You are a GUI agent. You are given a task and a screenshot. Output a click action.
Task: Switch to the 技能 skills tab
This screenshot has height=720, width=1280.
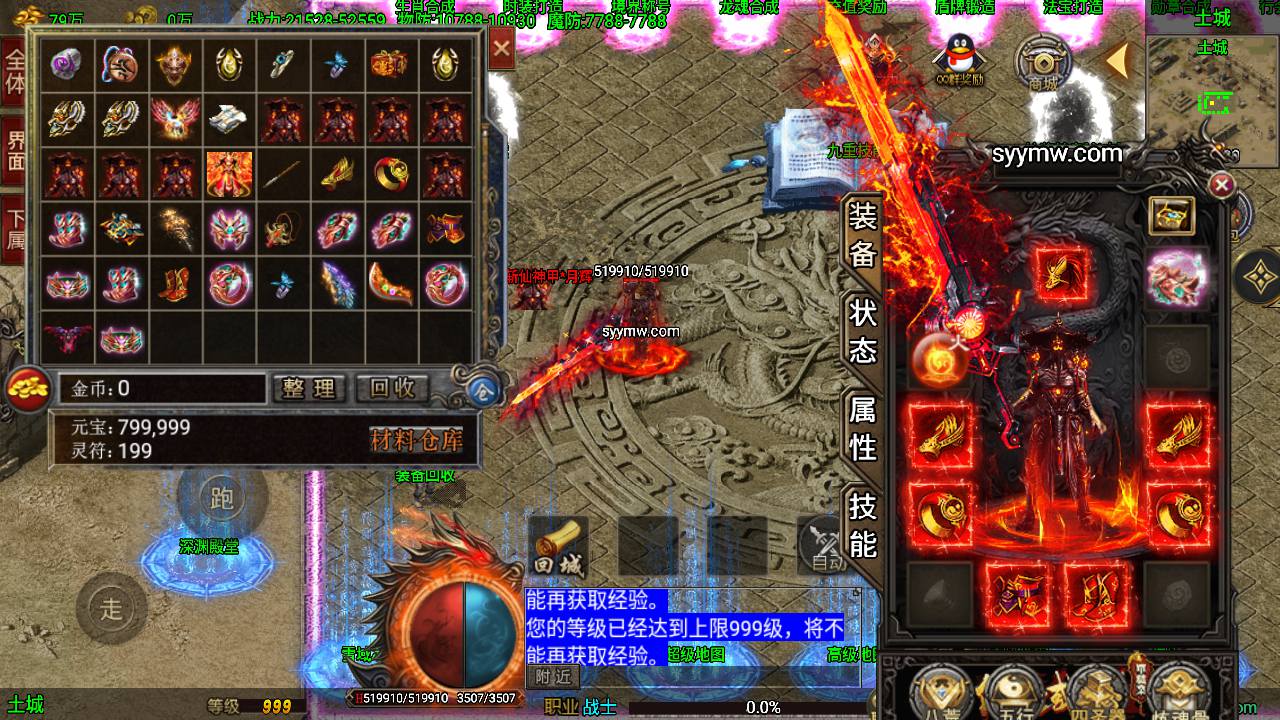pyautogui.click(x=862, y=525)
